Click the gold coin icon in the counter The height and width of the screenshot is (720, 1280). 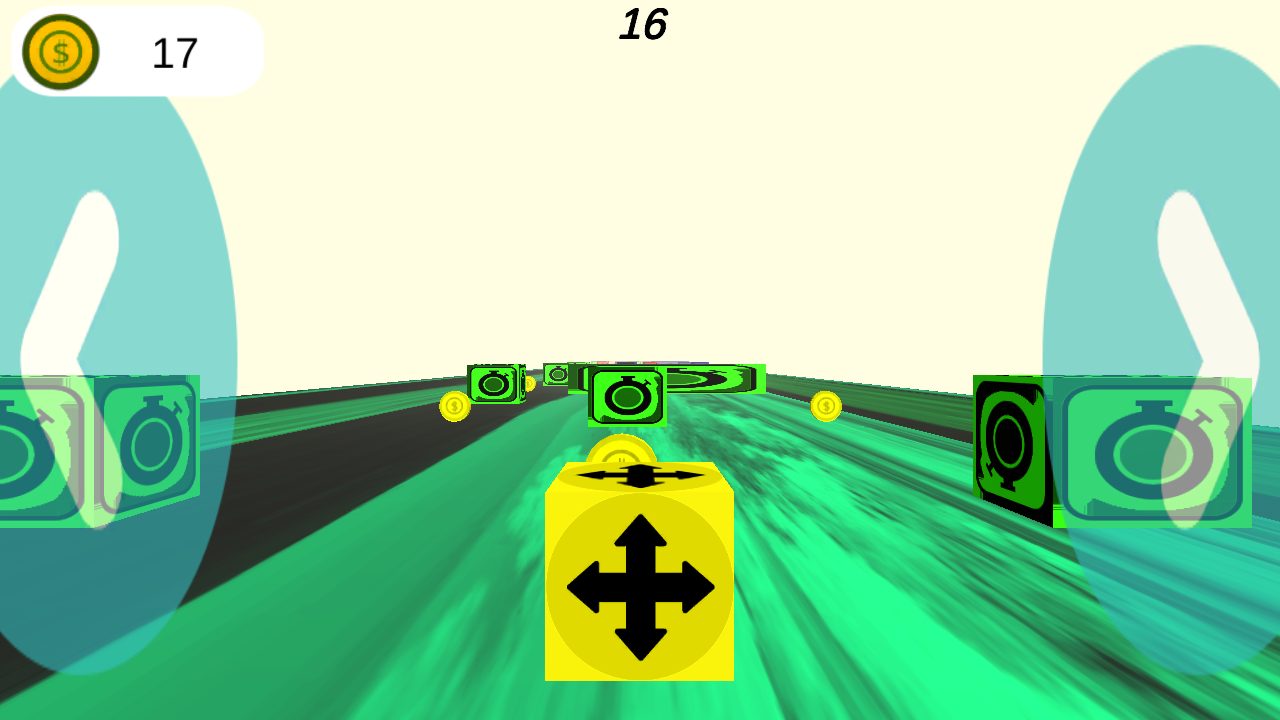(x=58, y=50)
